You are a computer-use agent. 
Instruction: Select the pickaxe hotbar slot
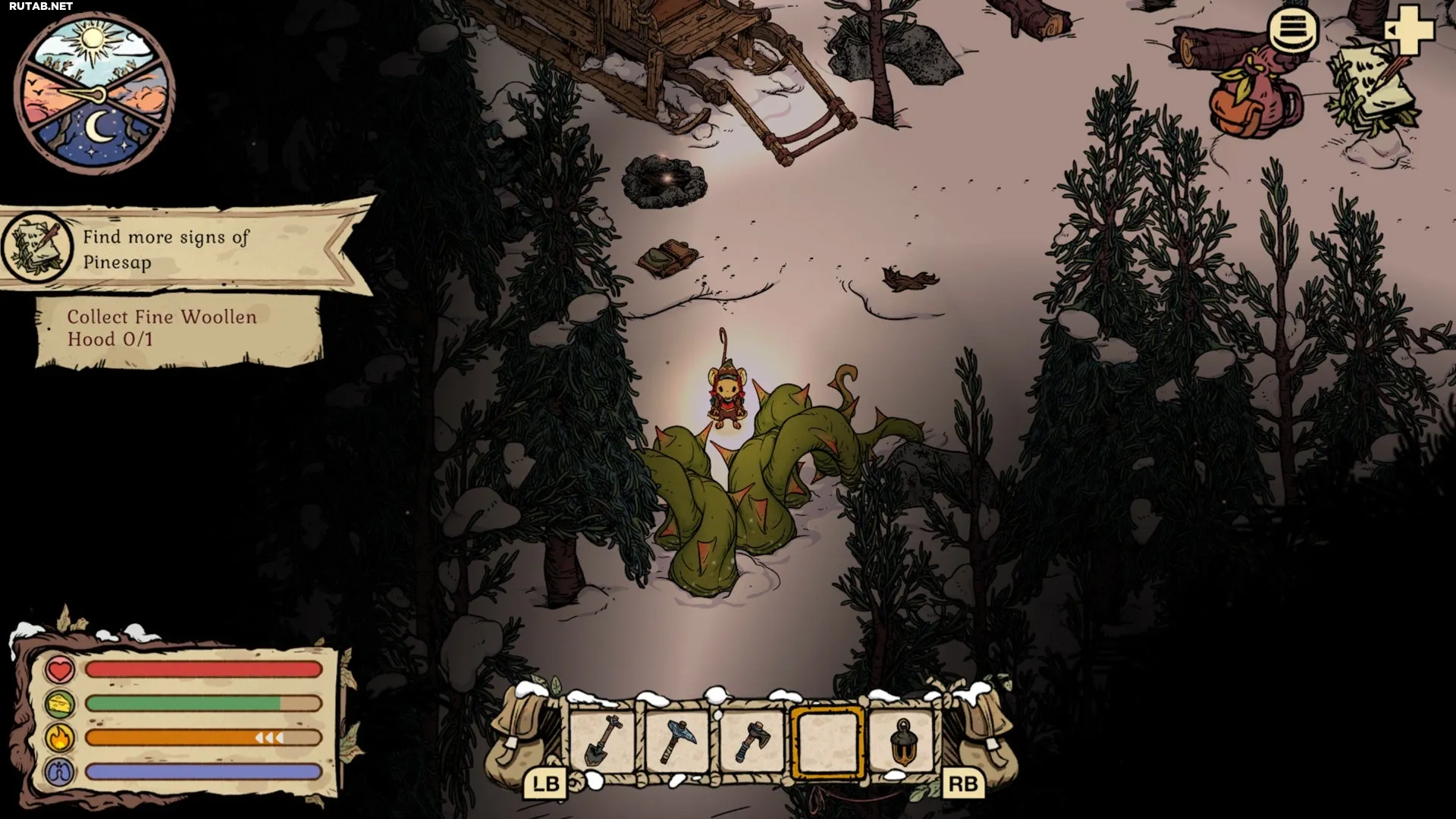[x=677, y=740]
